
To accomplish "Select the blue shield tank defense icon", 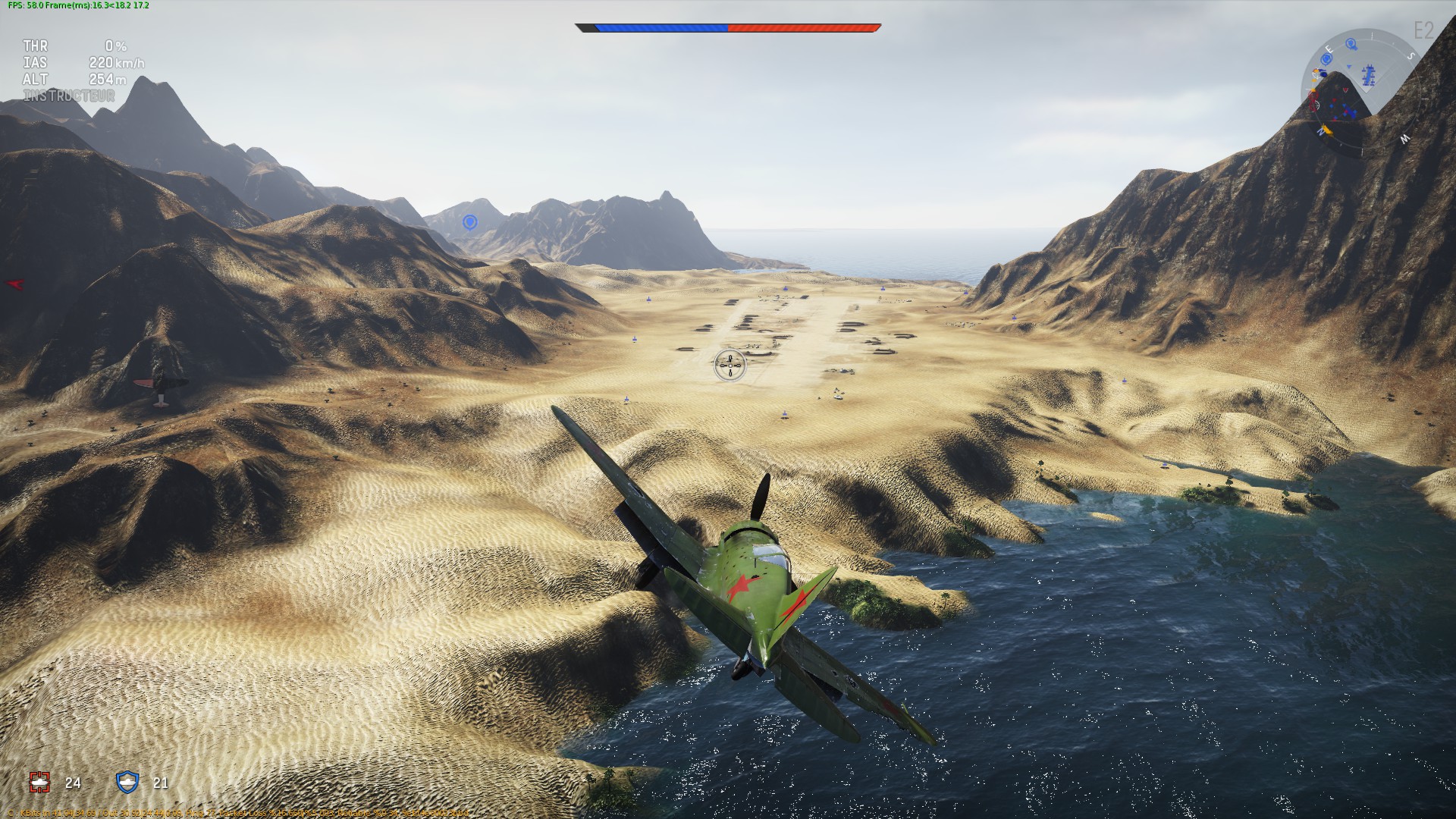I will [x=127, y=782].
